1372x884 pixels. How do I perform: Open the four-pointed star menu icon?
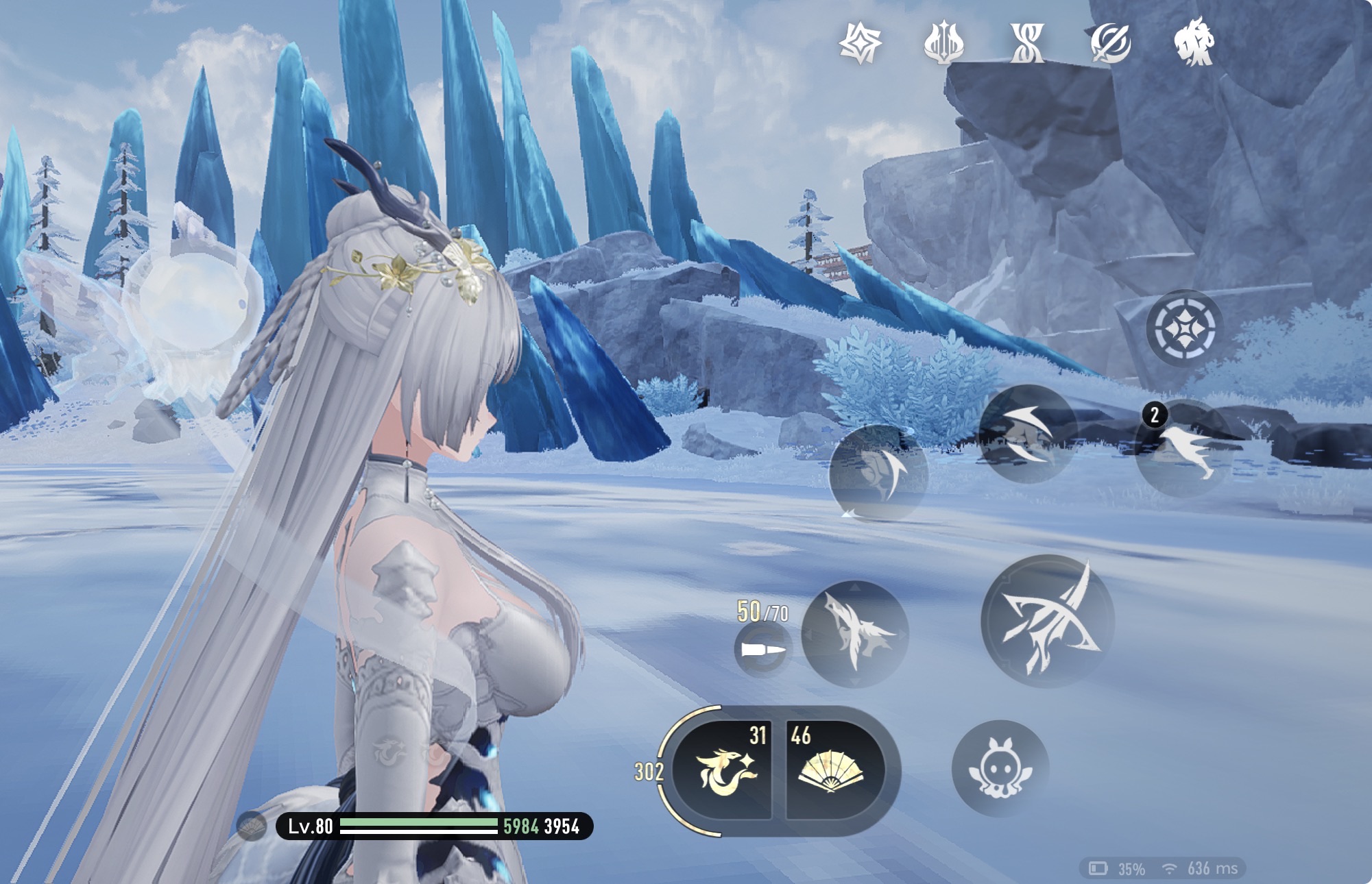point(860,42)
